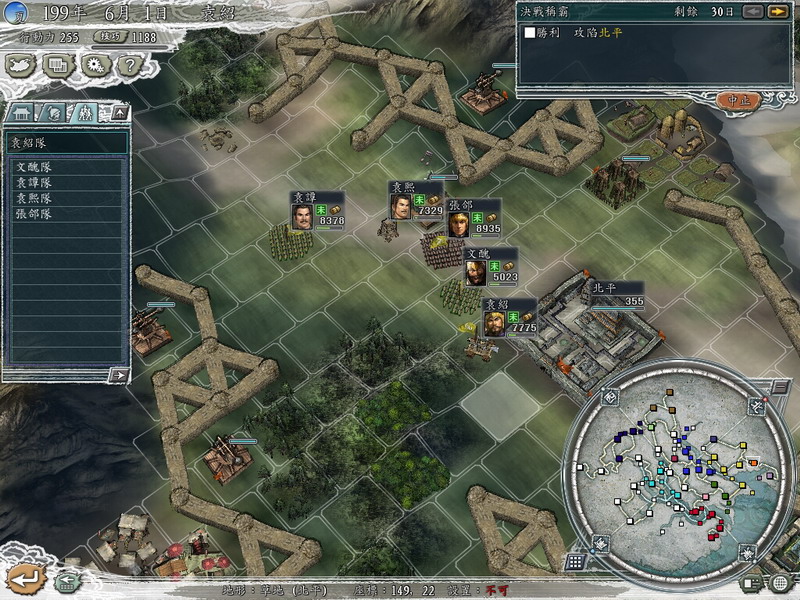800x600 pixels.
Task: Go to next objective page with yellow arrow
Action: 777,11
